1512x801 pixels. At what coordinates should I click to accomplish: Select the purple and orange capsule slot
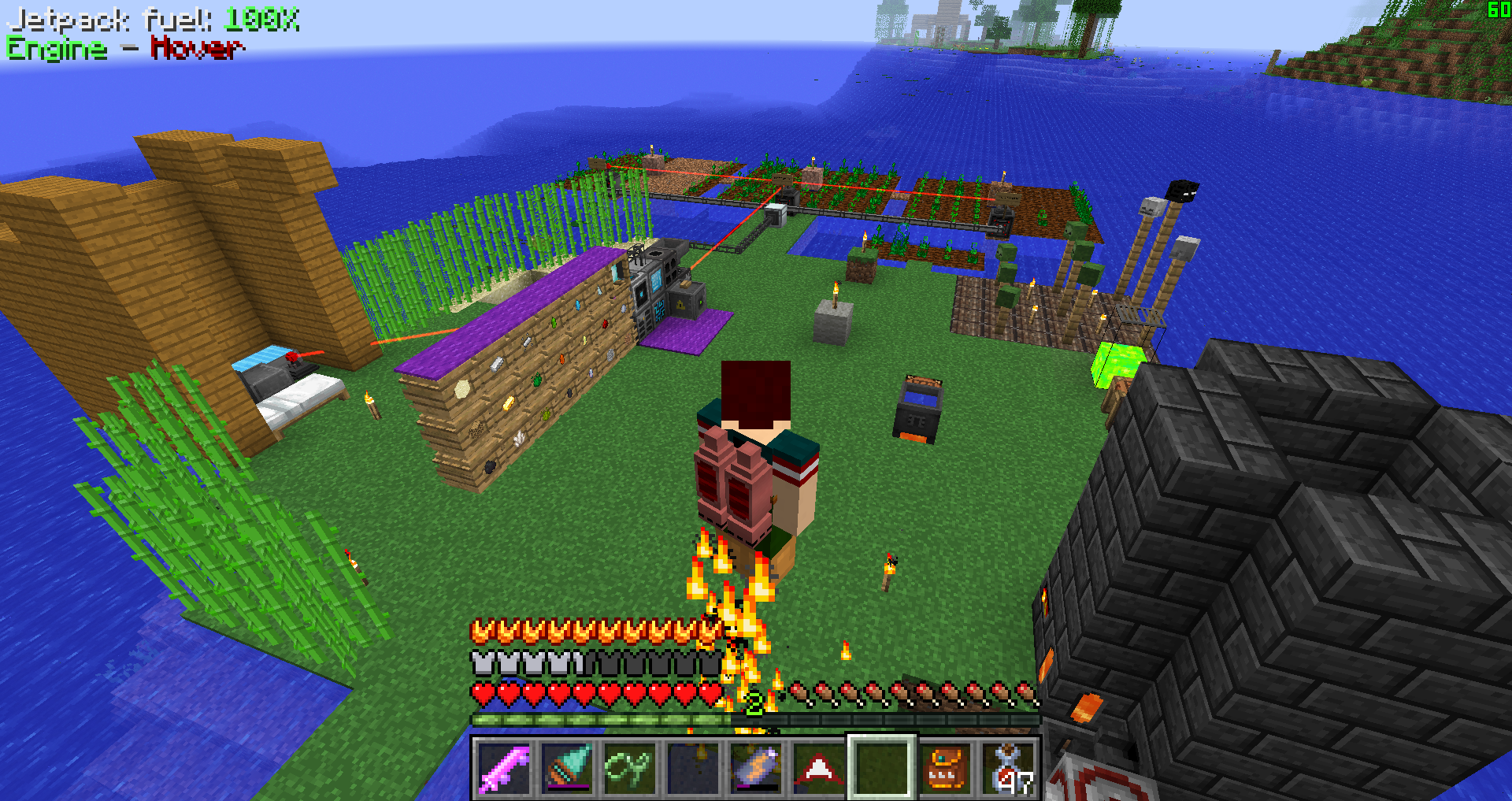(x=756, y=768)
